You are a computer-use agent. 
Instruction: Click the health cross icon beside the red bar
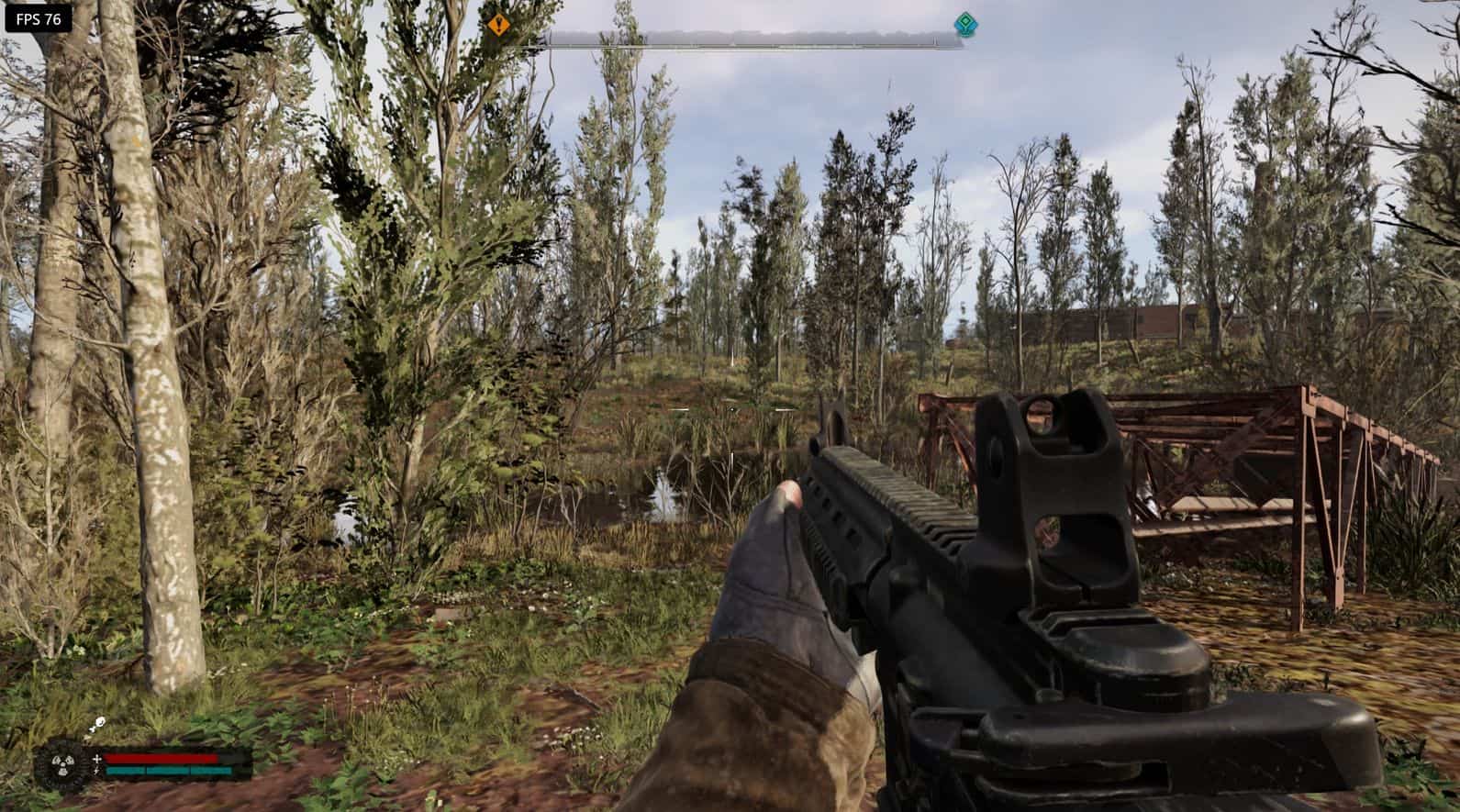tap(97, 758)
